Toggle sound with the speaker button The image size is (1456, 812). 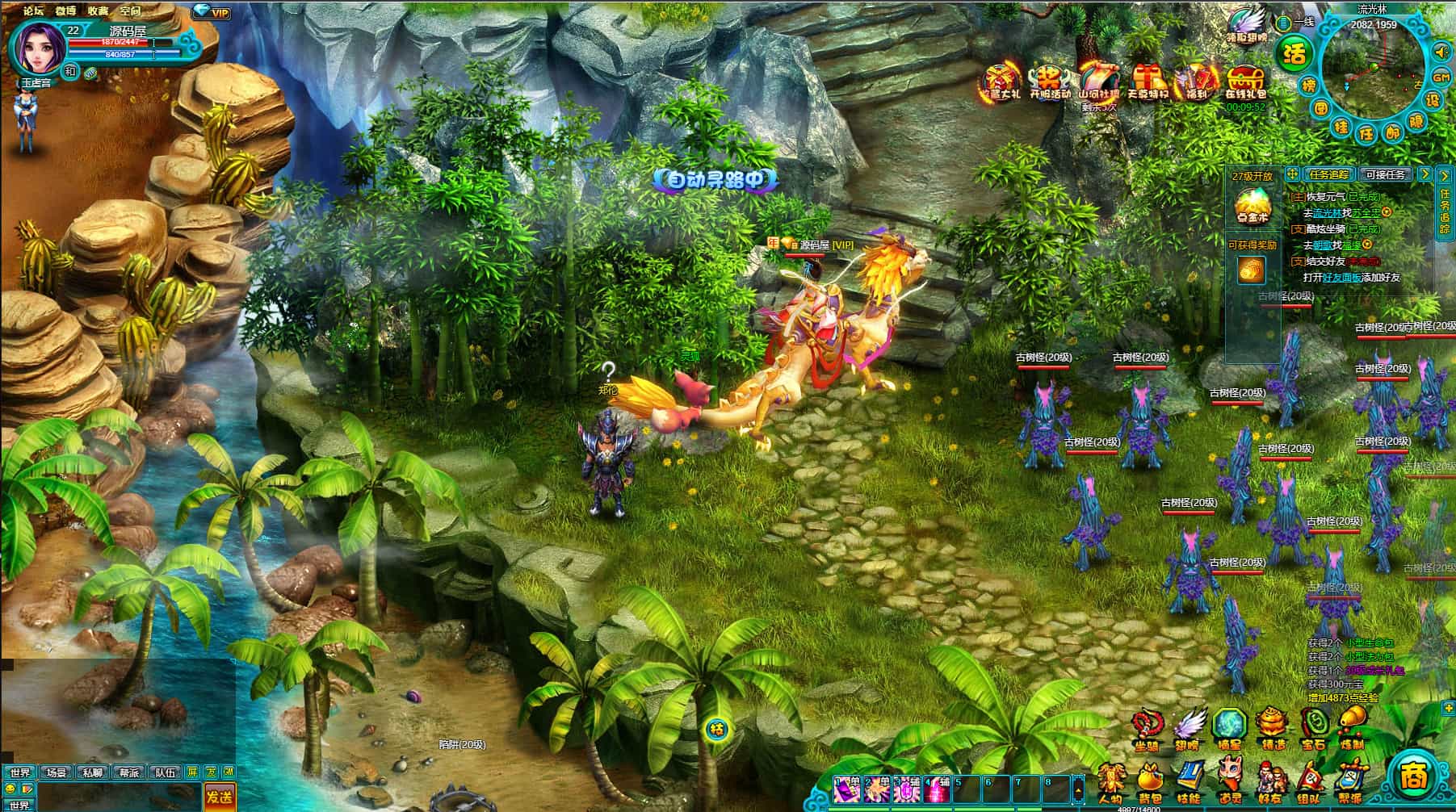point(1441,52)
